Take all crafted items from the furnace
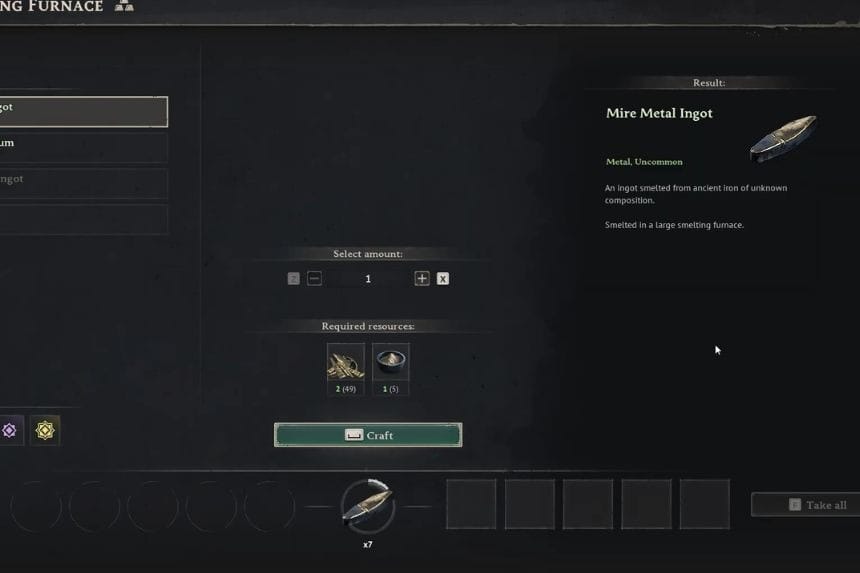 tap(805, 505)
